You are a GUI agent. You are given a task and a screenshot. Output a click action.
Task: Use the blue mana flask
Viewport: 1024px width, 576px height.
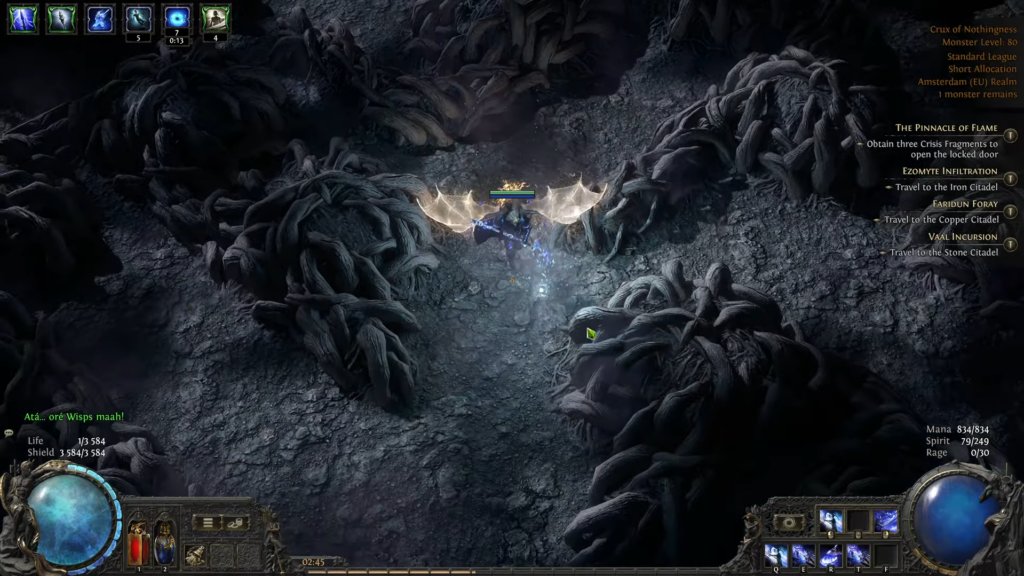(x=164, y=543)
